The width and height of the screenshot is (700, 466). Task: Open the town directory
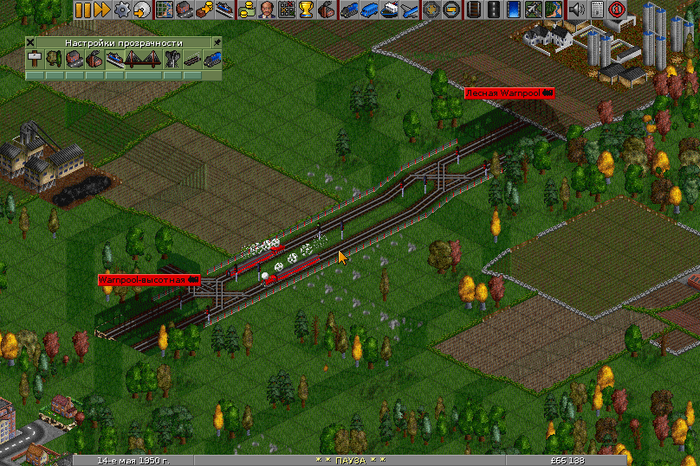pyautogui.click(x=185, y=10)
